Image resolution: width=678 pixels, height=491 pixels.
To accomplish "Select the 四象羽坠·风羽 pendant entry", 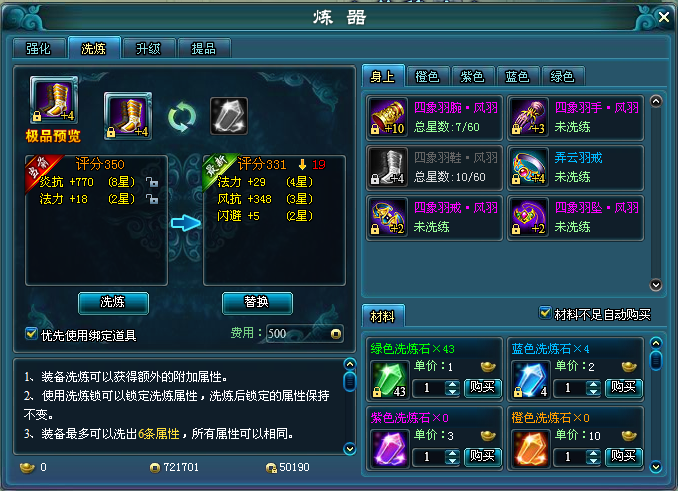I will click(x=573, y=217).
